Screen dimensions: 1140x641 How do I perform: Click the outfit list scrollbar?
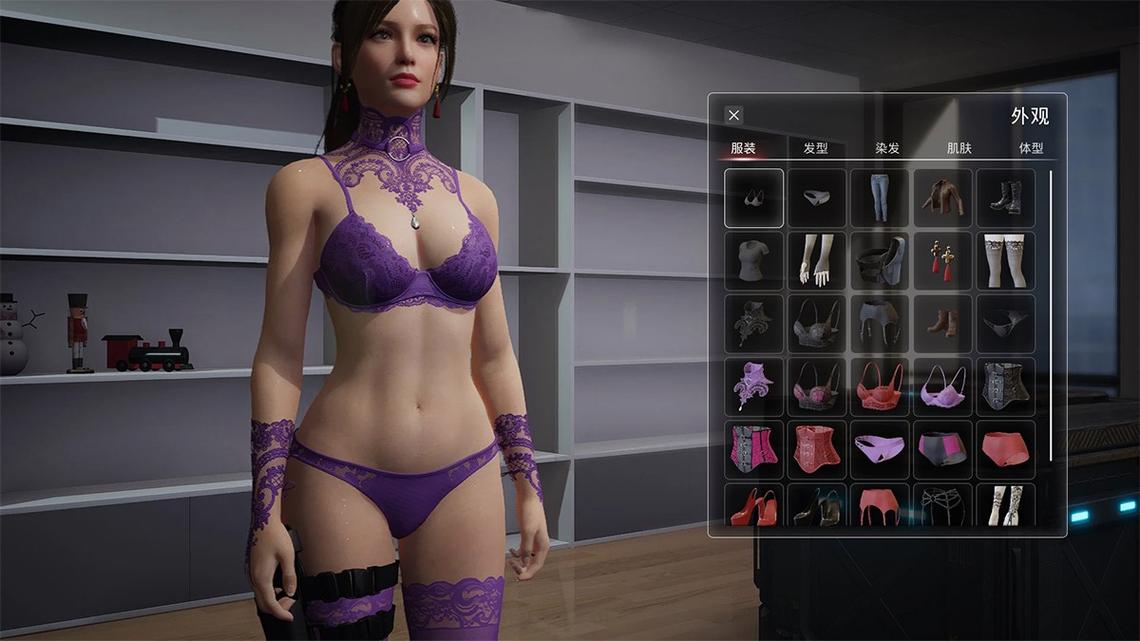pos(1051,315)
